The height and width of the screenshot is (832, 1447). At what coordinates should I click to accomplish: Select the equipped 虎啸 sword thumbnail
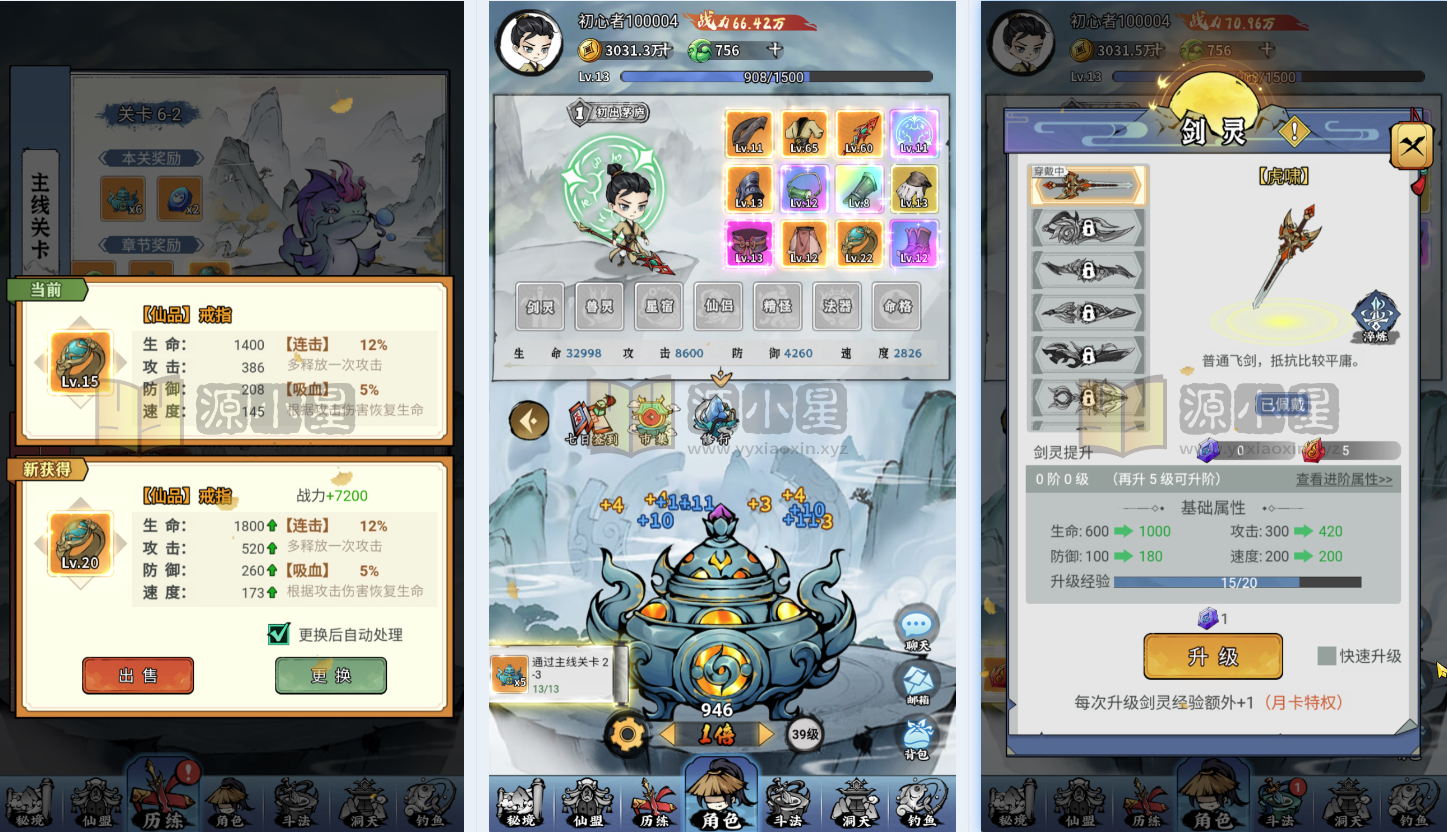pyautogui.click(x=1088, y=186)
